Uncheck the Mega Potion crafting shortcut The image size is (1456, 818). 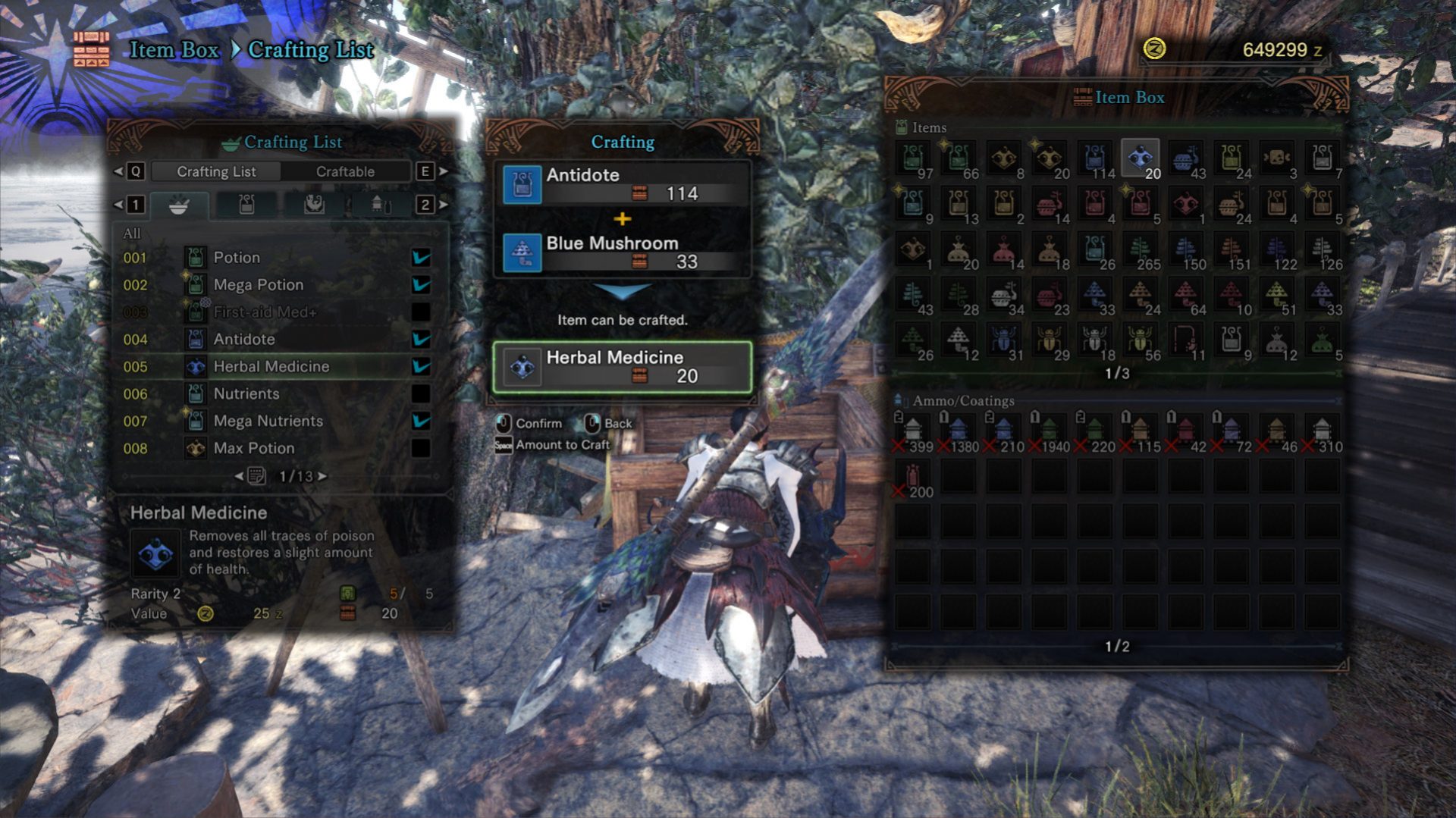(x=421, y=284)
